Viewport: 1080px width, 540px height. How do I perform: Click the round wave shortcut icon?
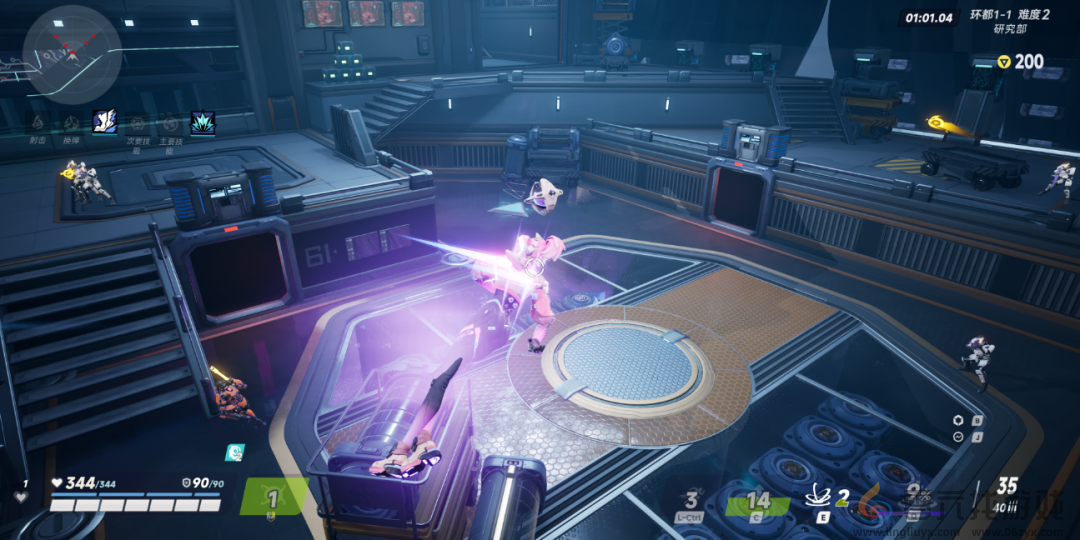[x=958, y=438]
